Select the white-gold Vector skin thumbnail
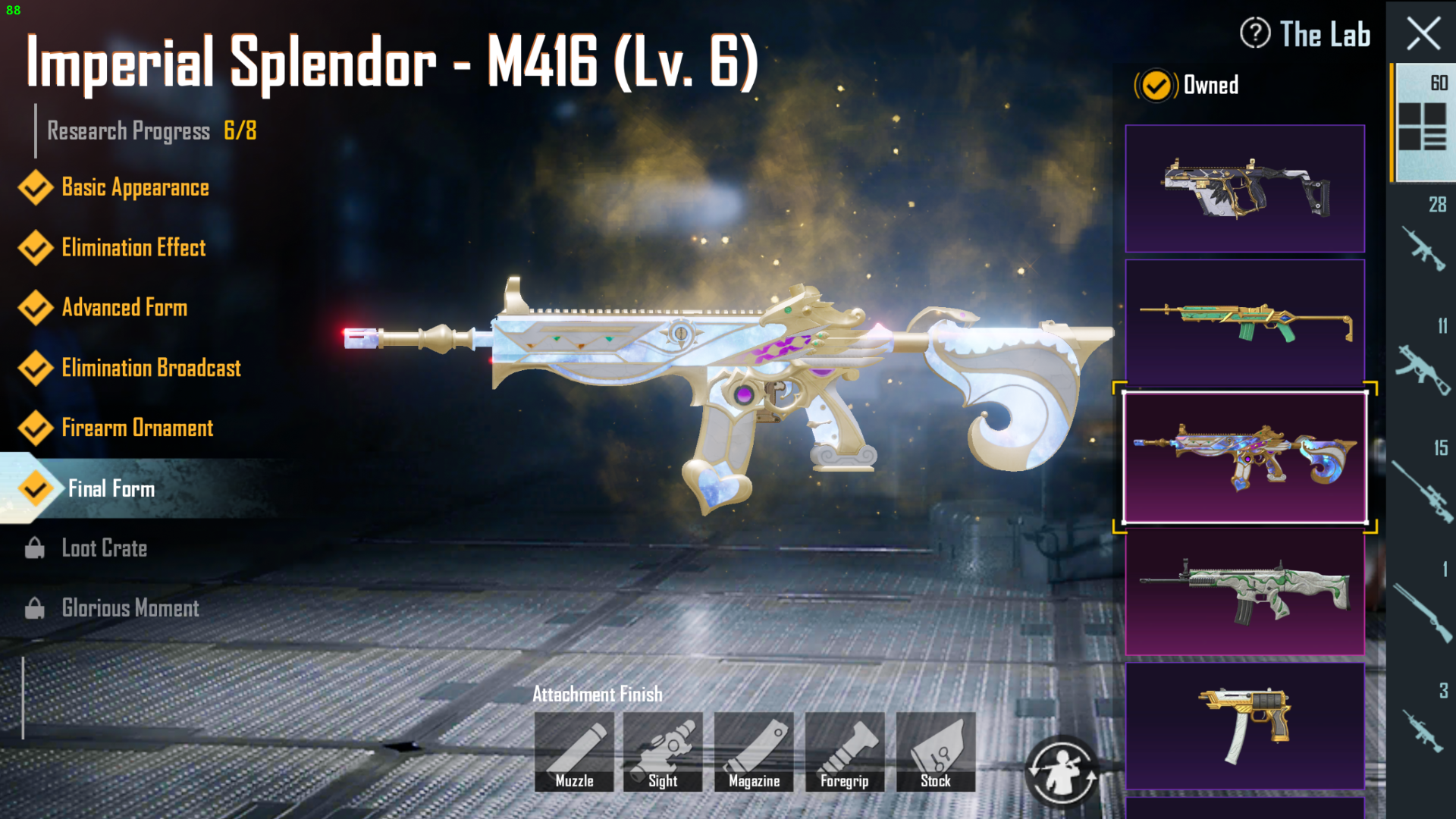The width and height of the screenshot is (1456, 819). pos(1244,189)
